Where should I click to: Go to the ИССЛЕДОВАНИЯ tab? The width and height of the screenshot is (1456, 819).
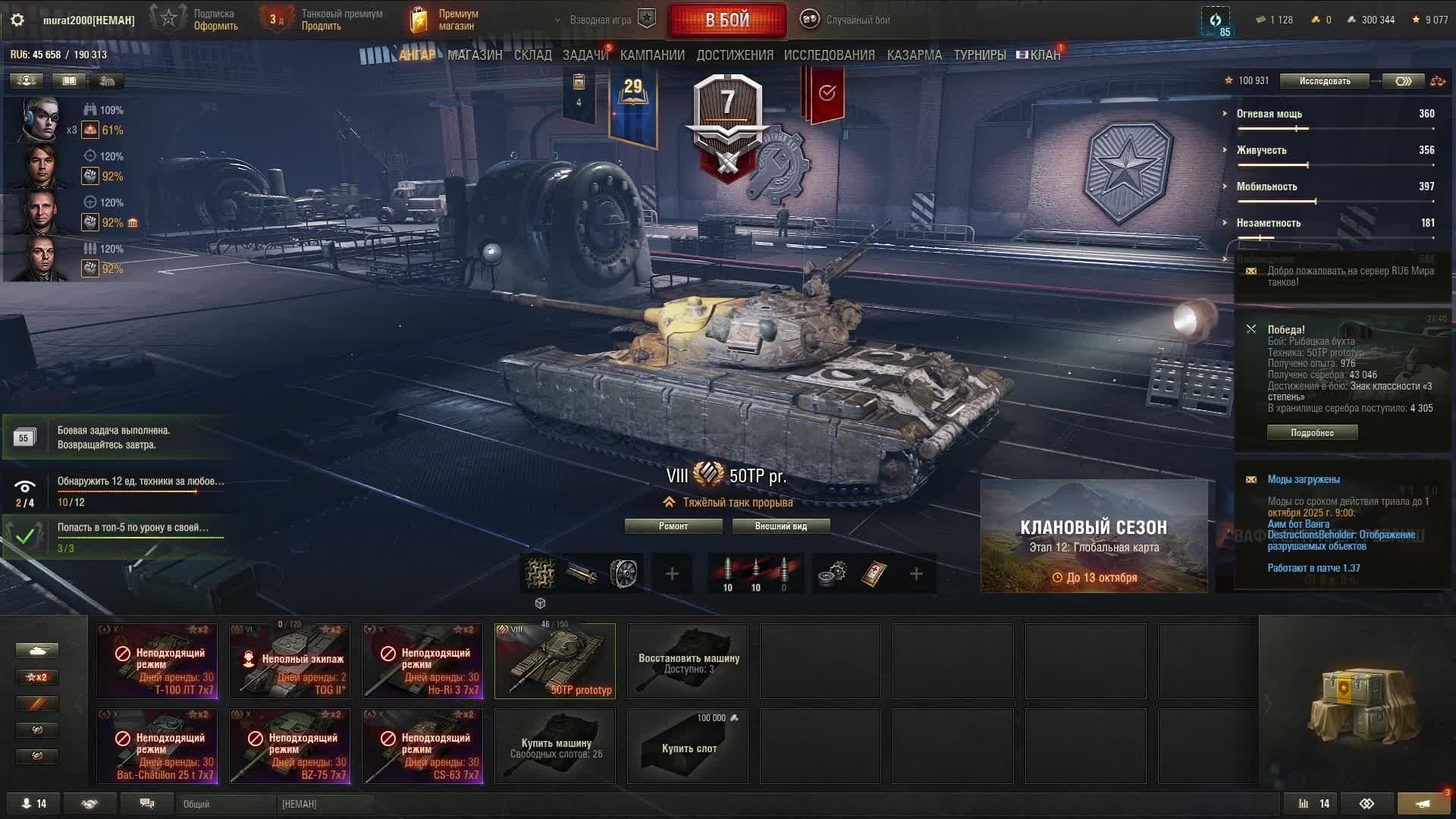coord(829,55)
